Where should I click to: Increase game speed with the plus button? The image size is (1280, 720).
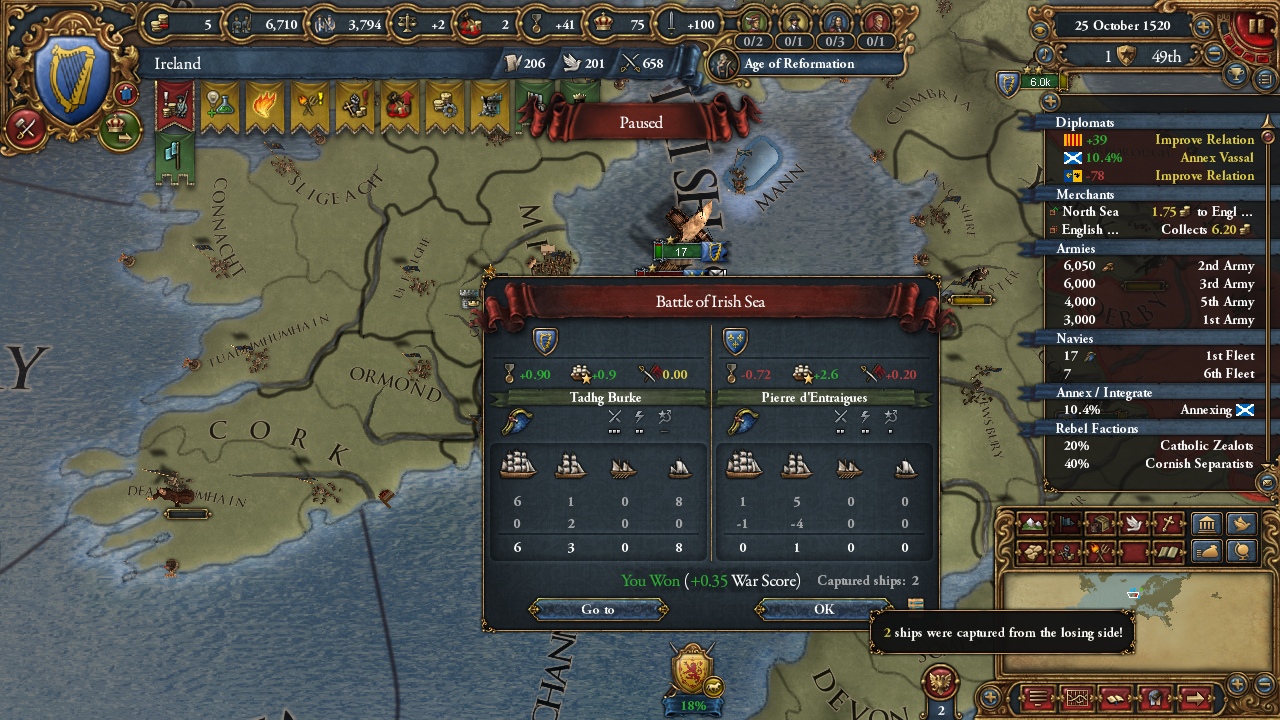pos(1204,27)
